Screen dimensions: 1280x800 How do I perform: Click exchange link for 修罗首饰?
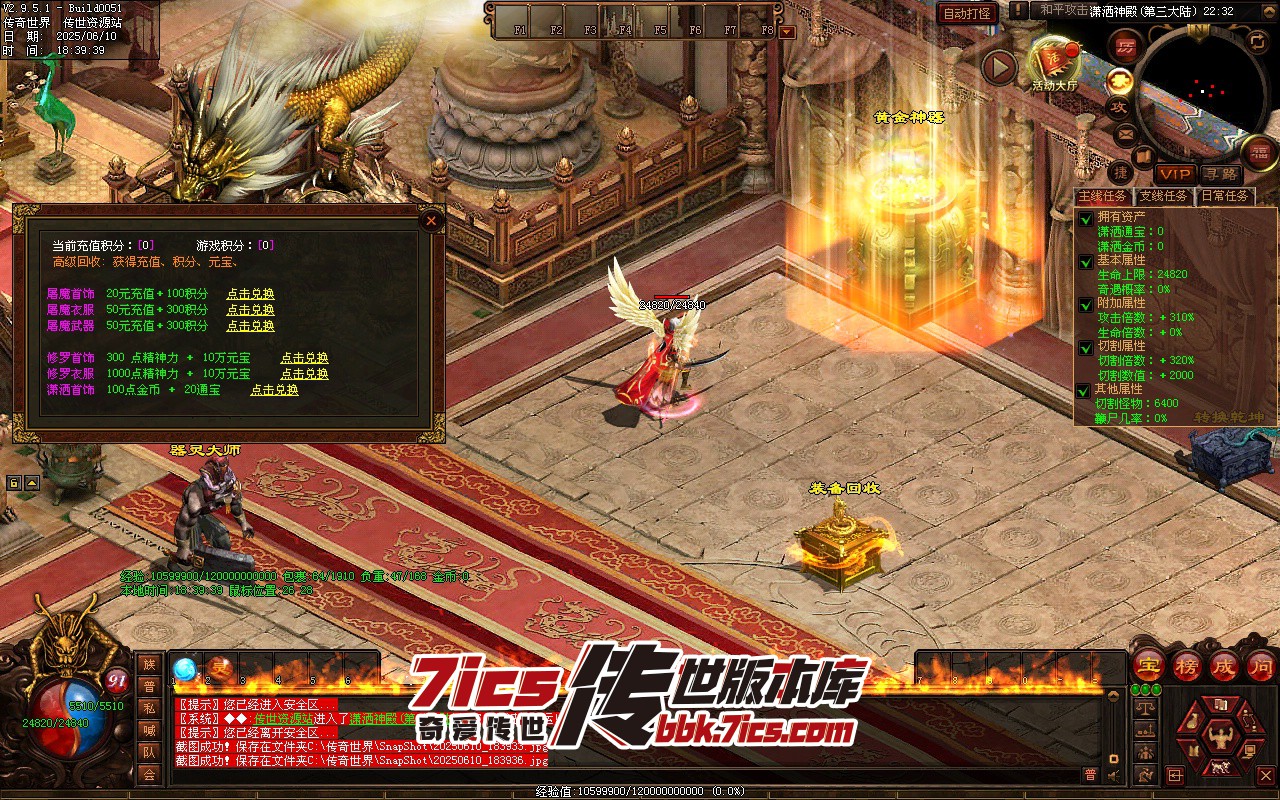[x=304, y=358]
